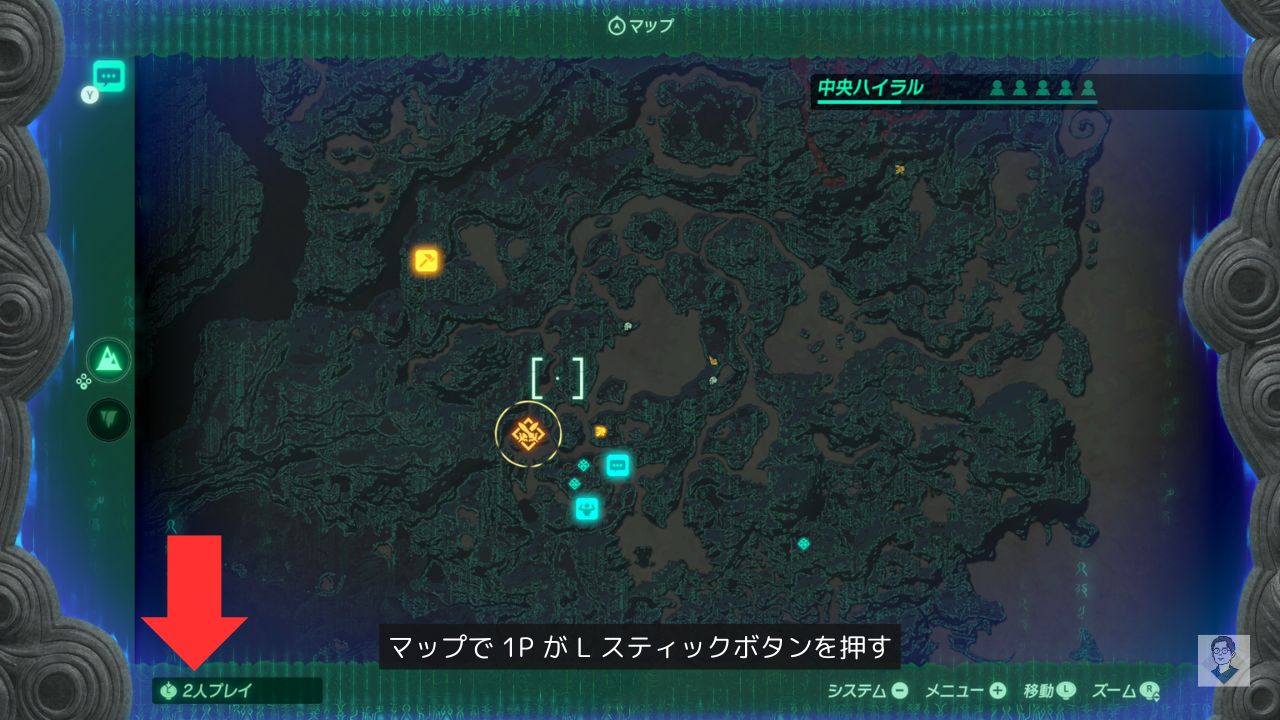
Task: Switch to the surface mountain map layer
Action: (108, 360)
